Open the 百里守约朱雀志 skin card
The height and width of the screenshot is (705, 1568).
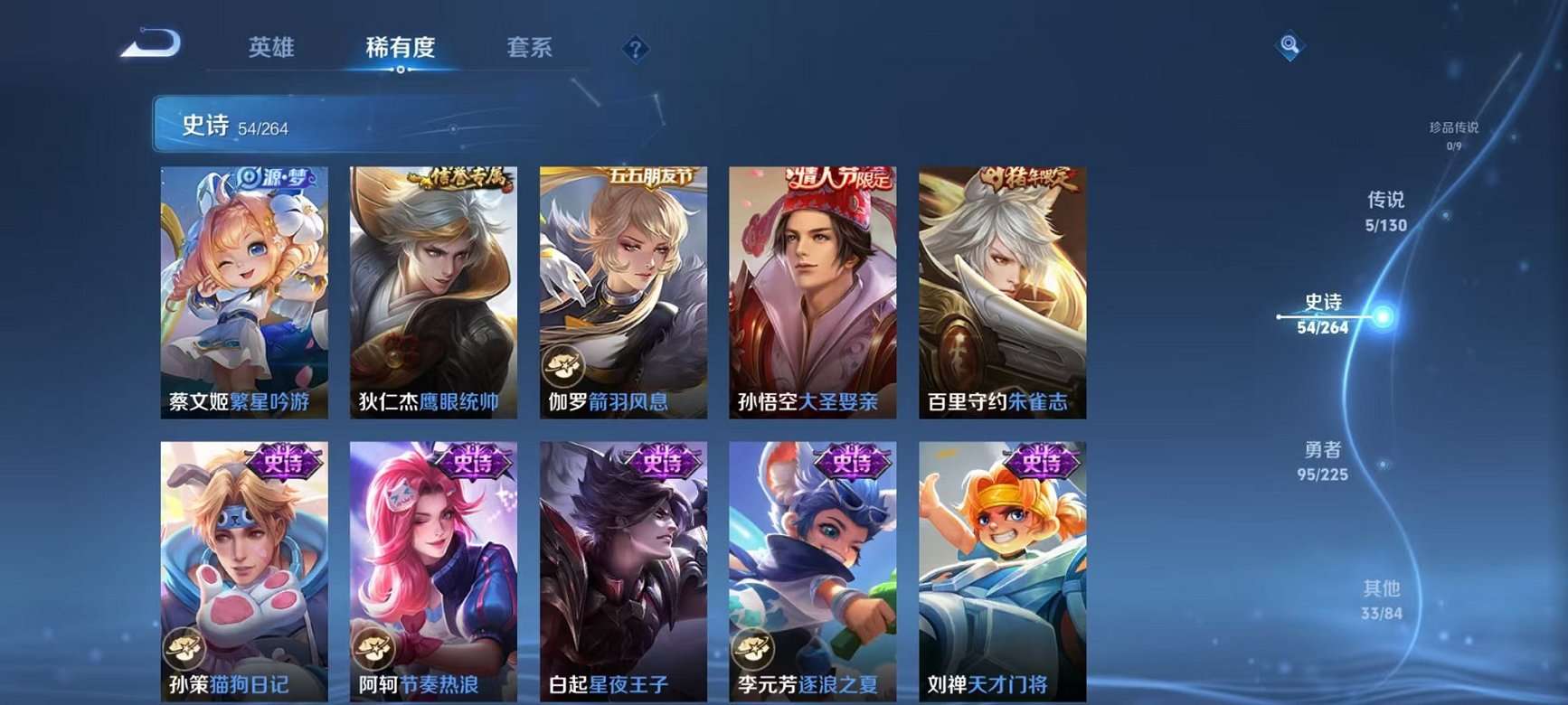1001,289
